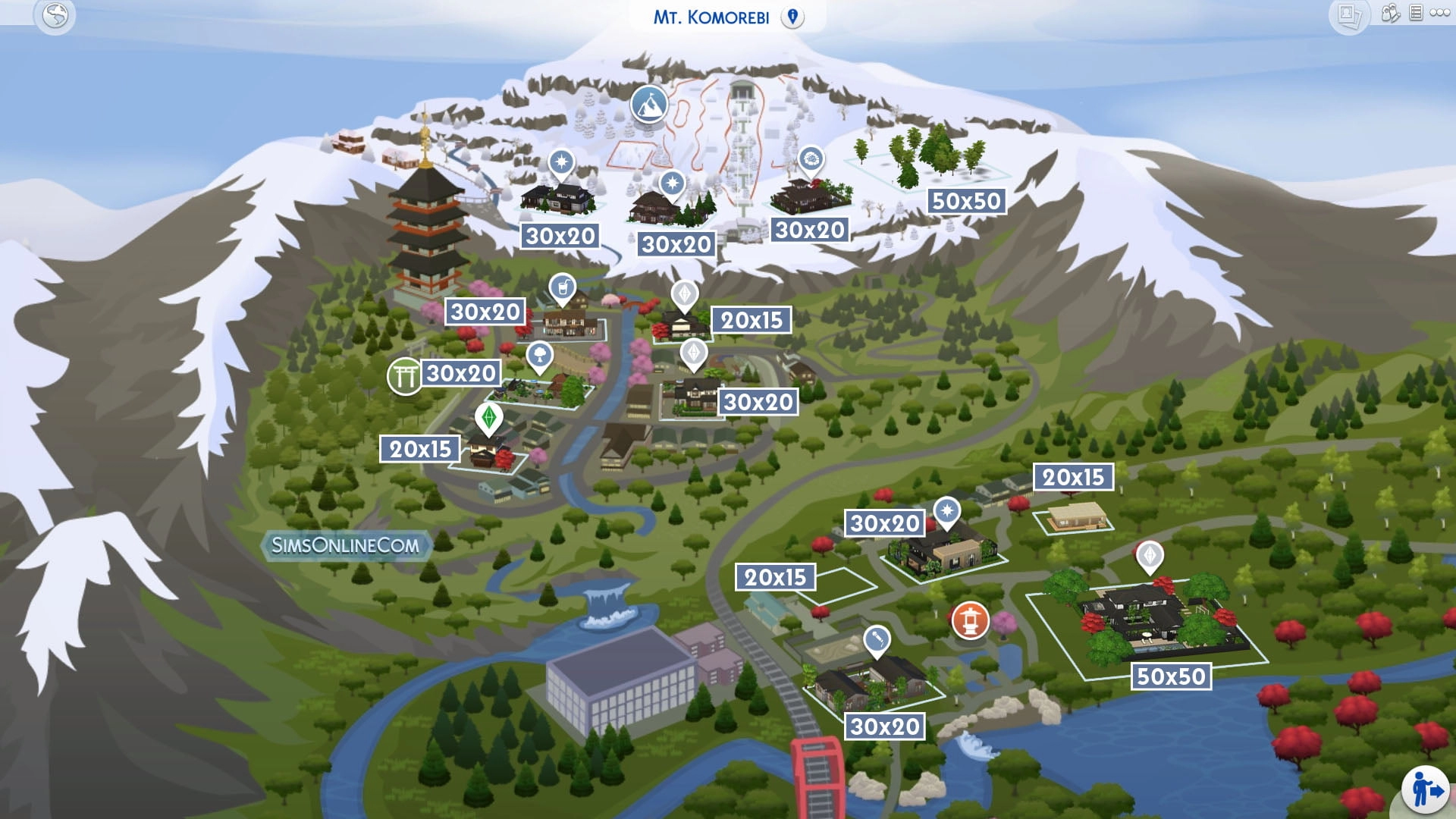1456x819 pixels.
Task: Select the mountain peak excursion marker
Action: [649, 104]
